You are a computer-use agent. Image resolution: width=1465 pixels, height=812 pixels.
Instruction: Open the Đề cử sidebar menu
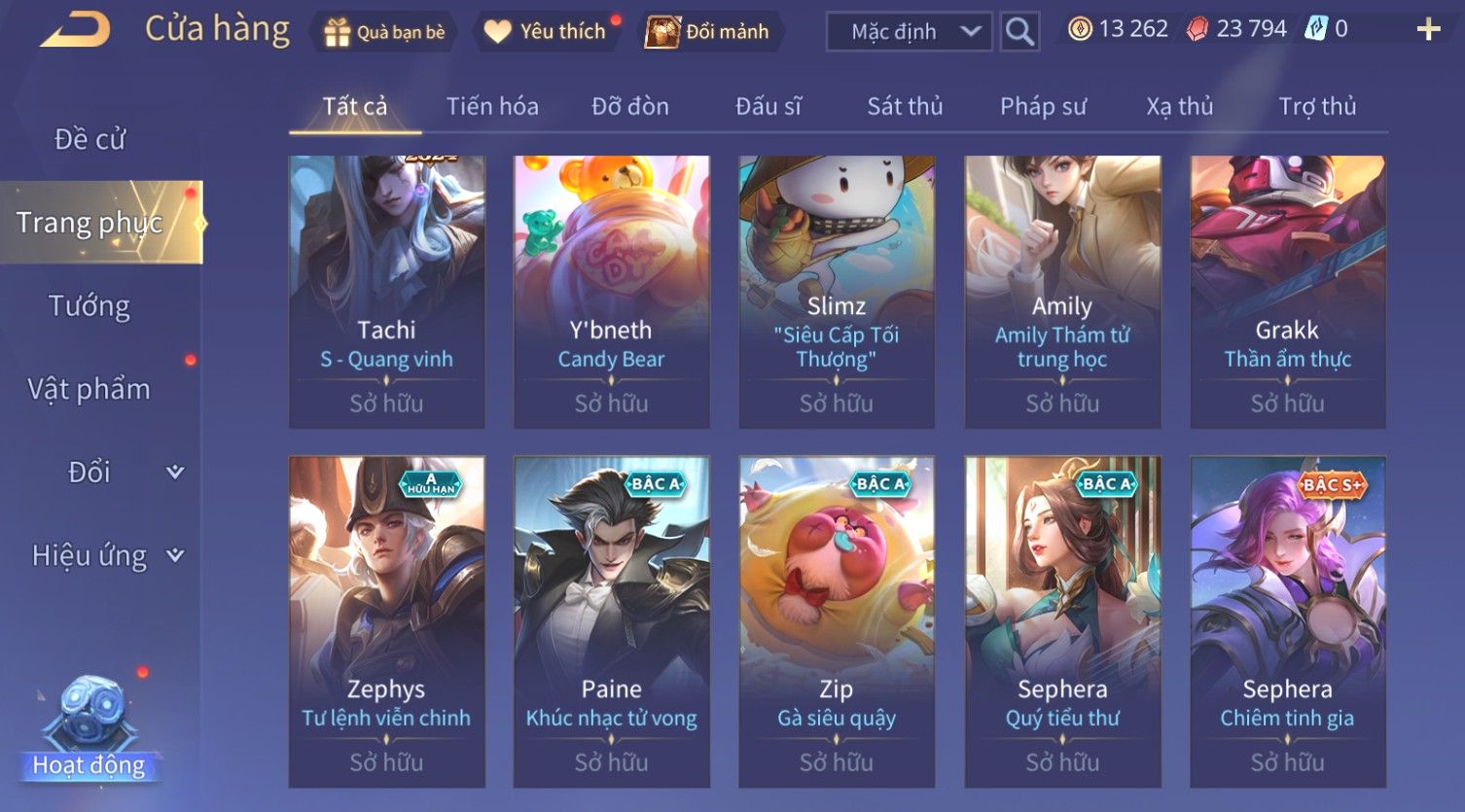pyautogui.click(x=89, y=140)
